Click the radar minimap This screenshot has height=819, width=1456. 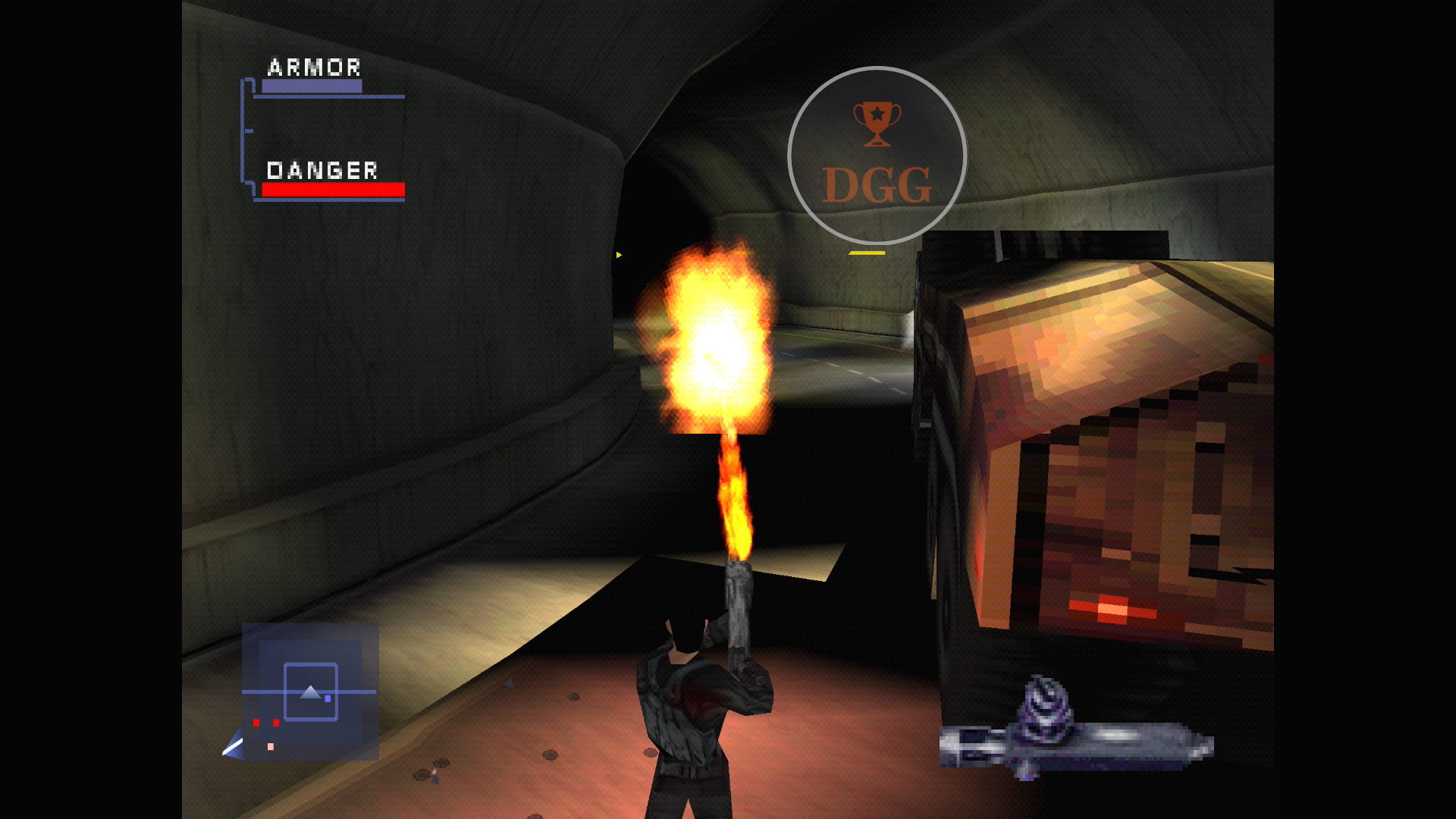point(310,692)
